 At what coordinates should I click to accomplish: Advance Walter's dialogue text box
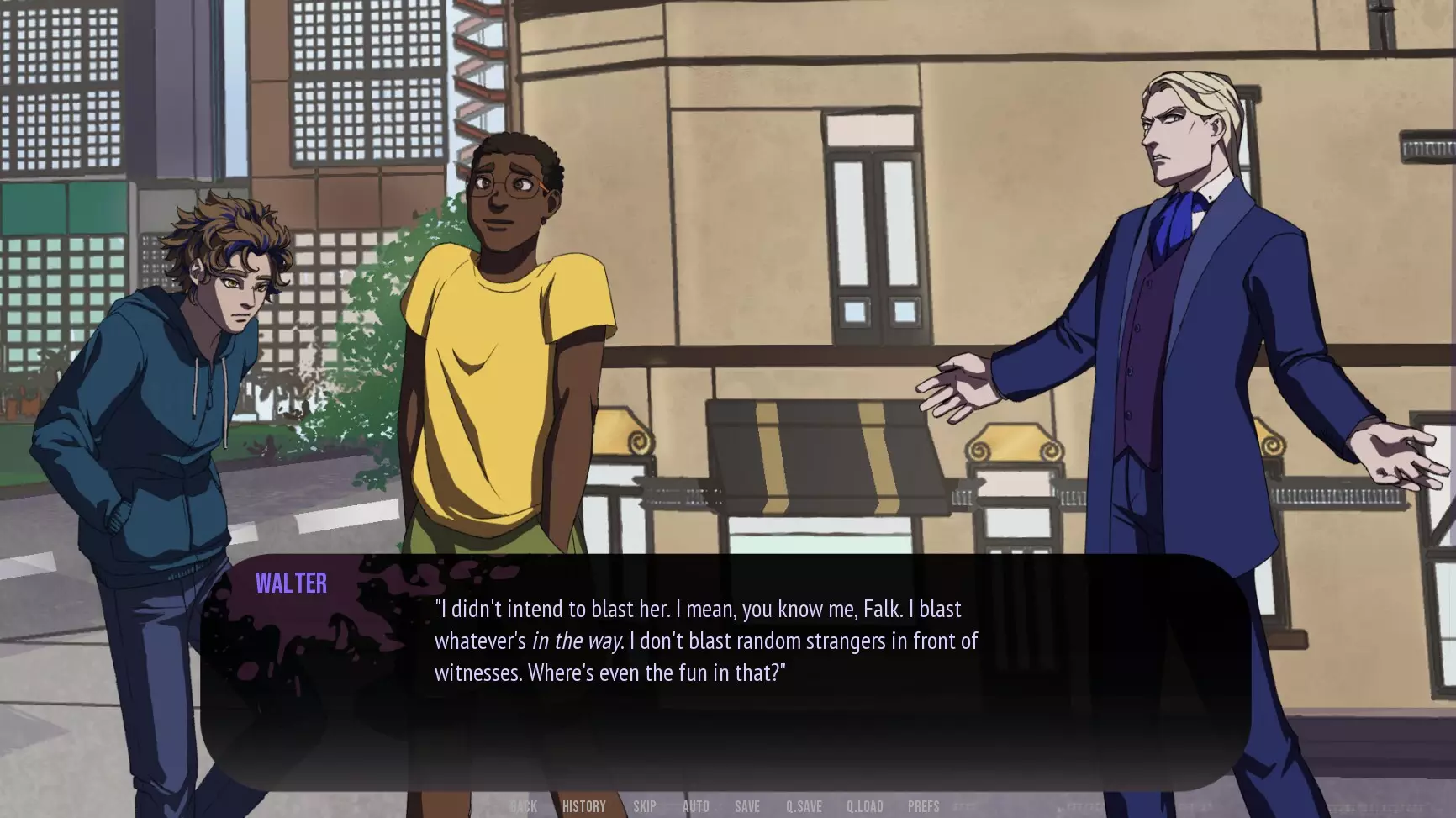click(x=725, y=673)
